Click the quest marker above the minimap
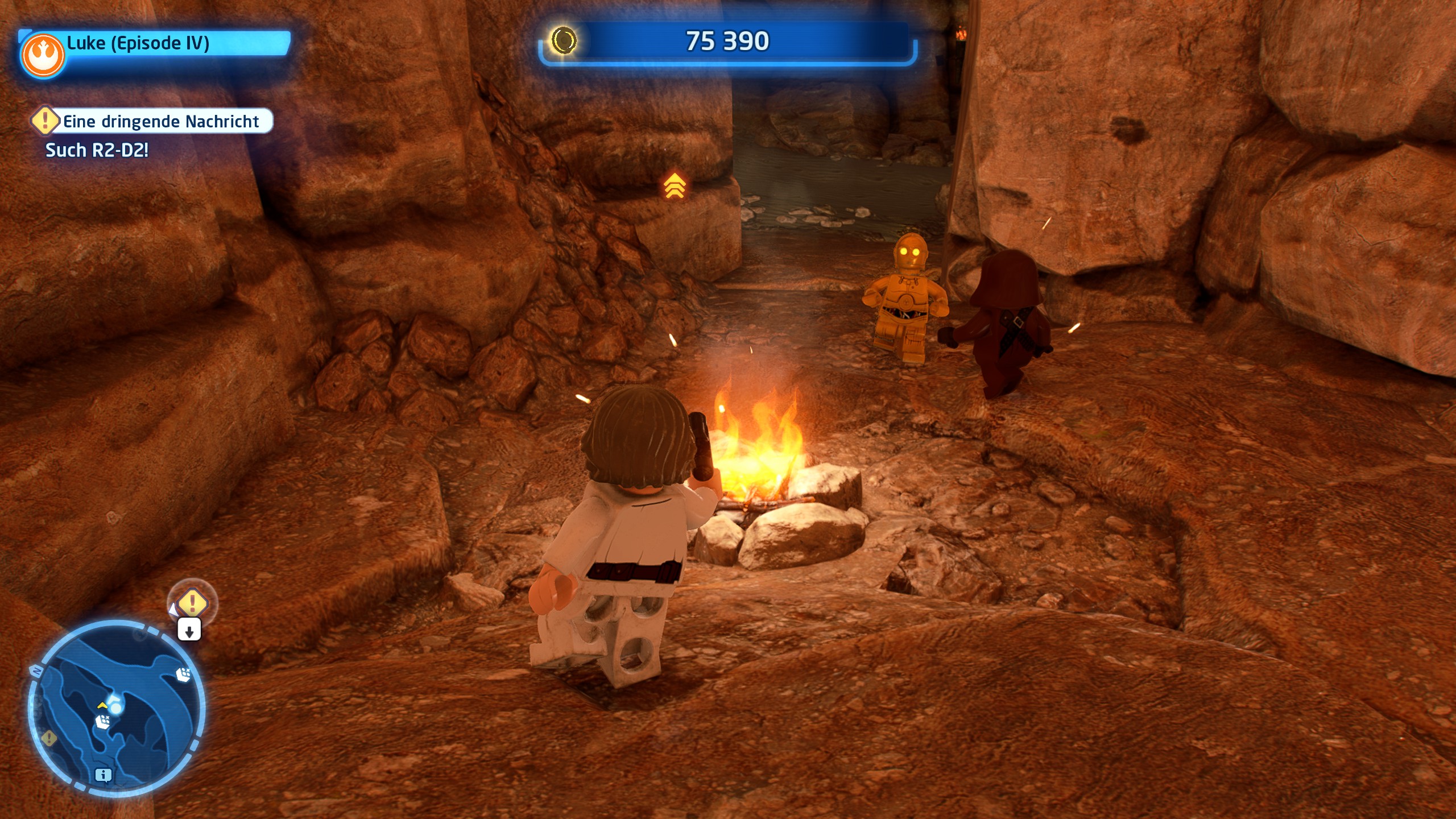Viewport: 1456px width, 819px height. 192,602
